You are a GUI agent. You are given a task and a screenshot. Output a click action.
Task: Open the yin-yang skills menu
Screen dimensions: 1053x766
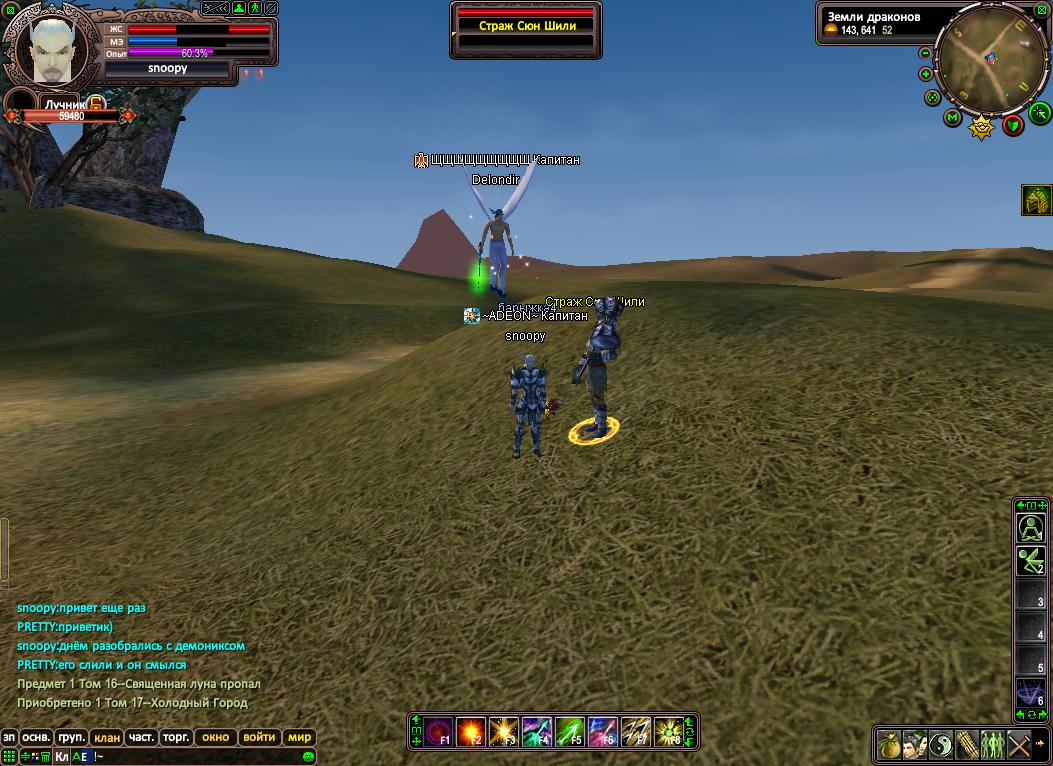pyautogui.click(x=940, y=745)
